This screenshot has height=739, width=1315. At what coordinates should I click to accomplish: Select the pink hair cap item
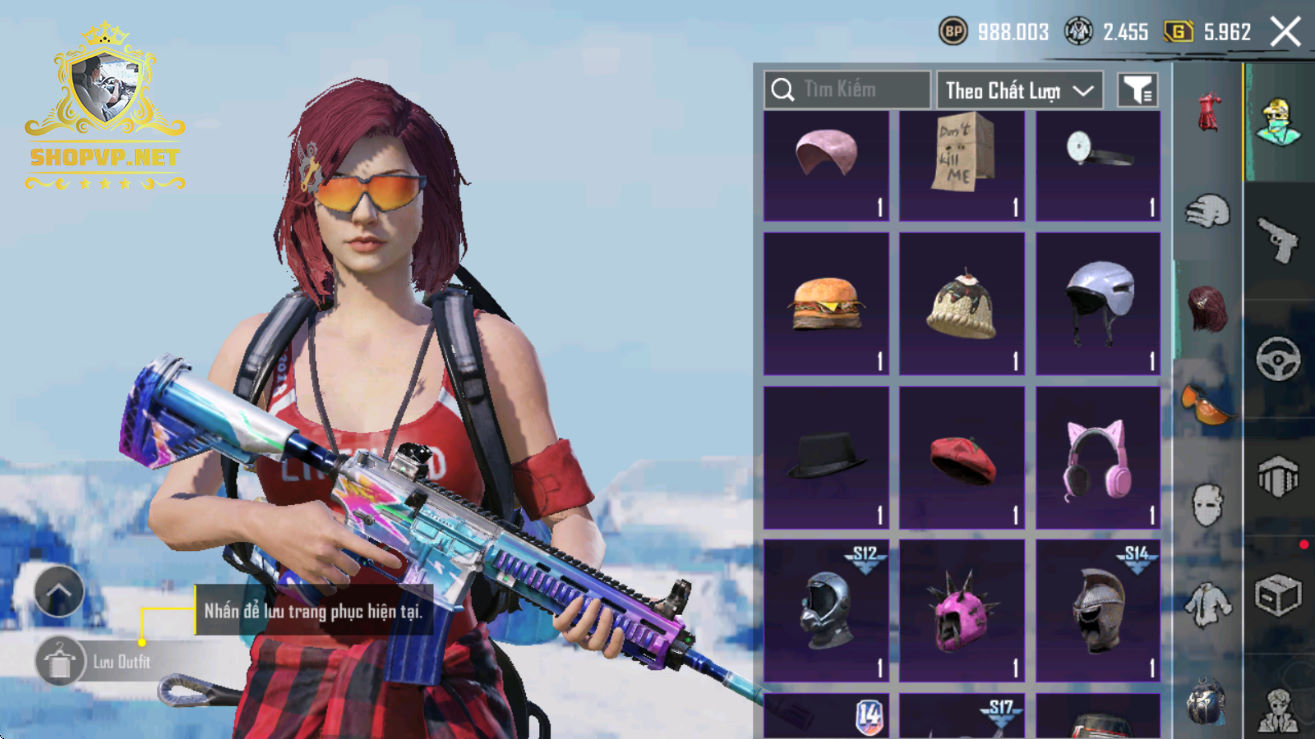(x=826, y=165)
